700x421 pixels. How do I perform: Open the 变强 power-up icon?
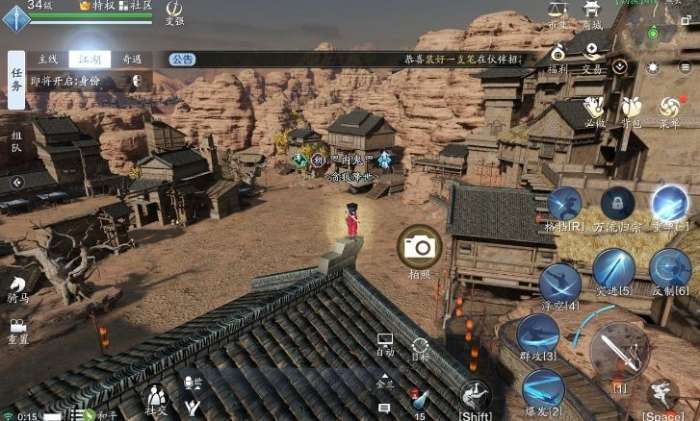click(x=174, y=11)
